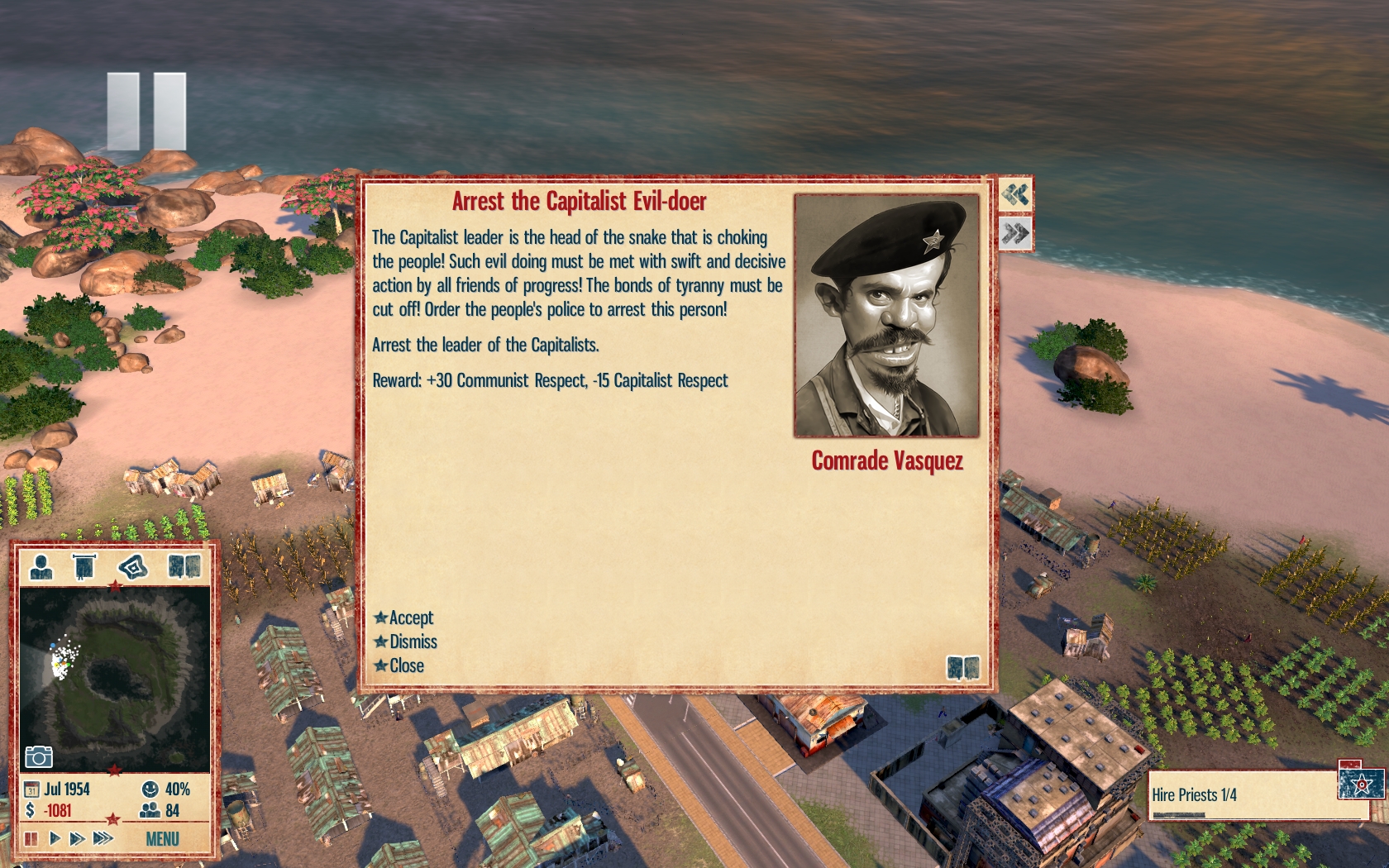
Task: Click the star badge on the objective panel
Action: [x=1361, y=782]
